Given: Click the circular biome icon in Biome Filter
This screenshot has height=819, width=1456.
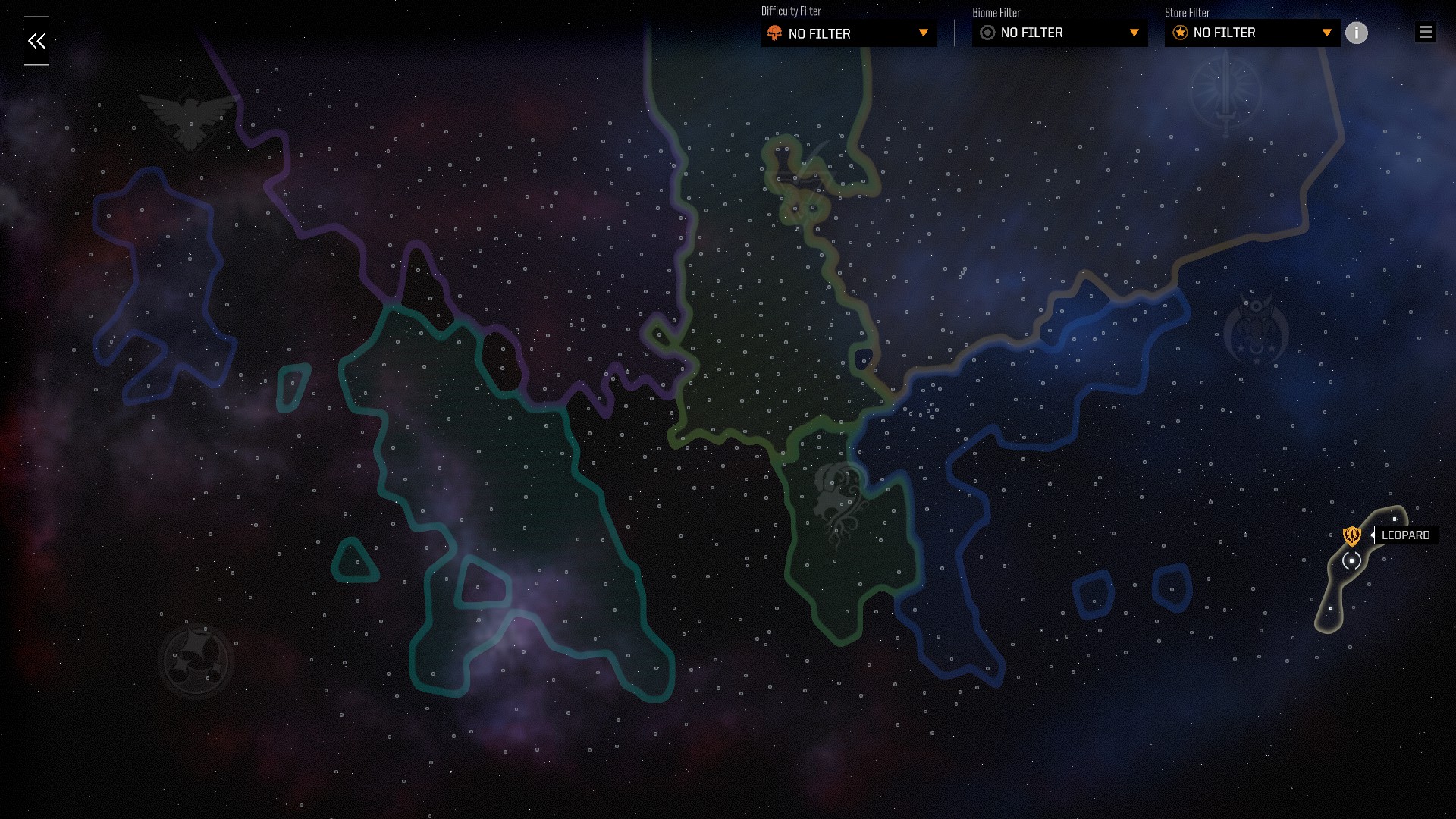Looking at the screenshot, I should coord(987,33).
